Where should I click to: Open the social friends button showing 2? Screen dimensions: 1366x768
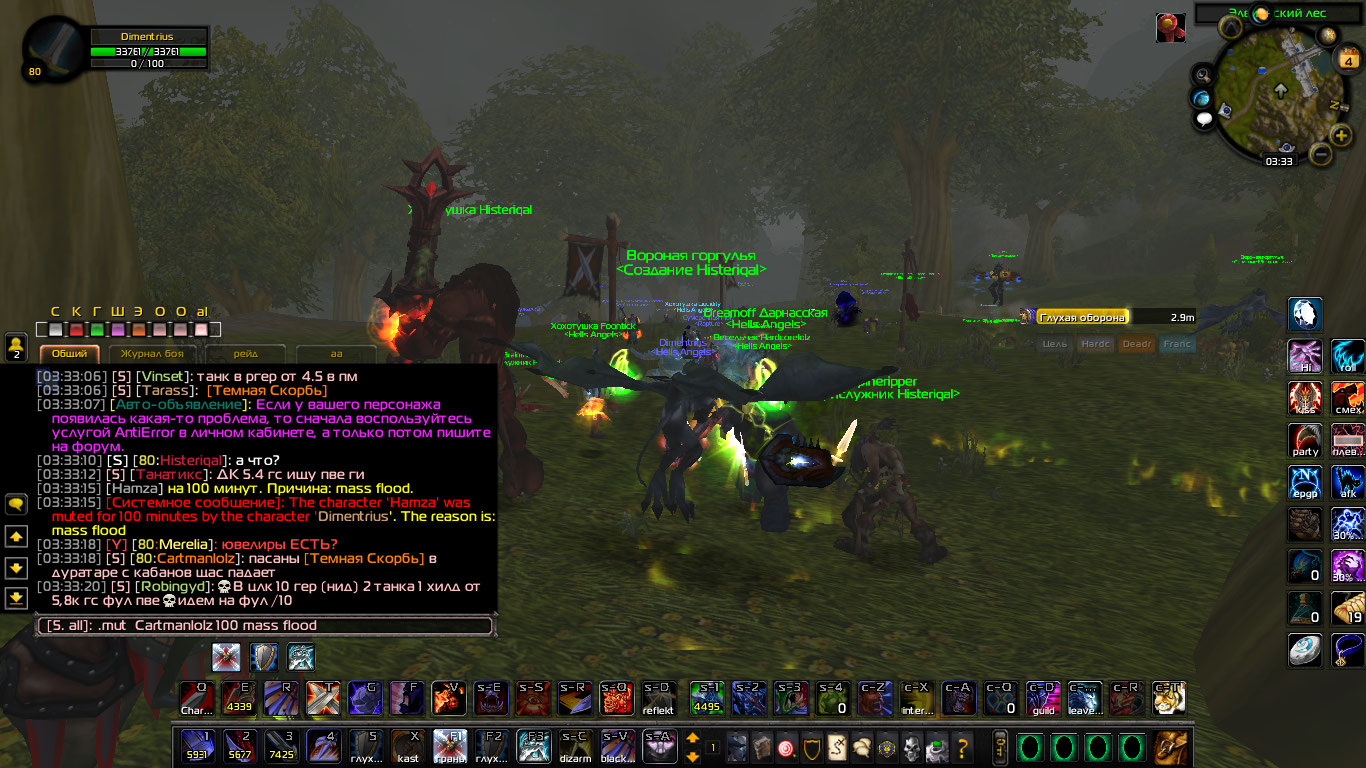point(16,347)
